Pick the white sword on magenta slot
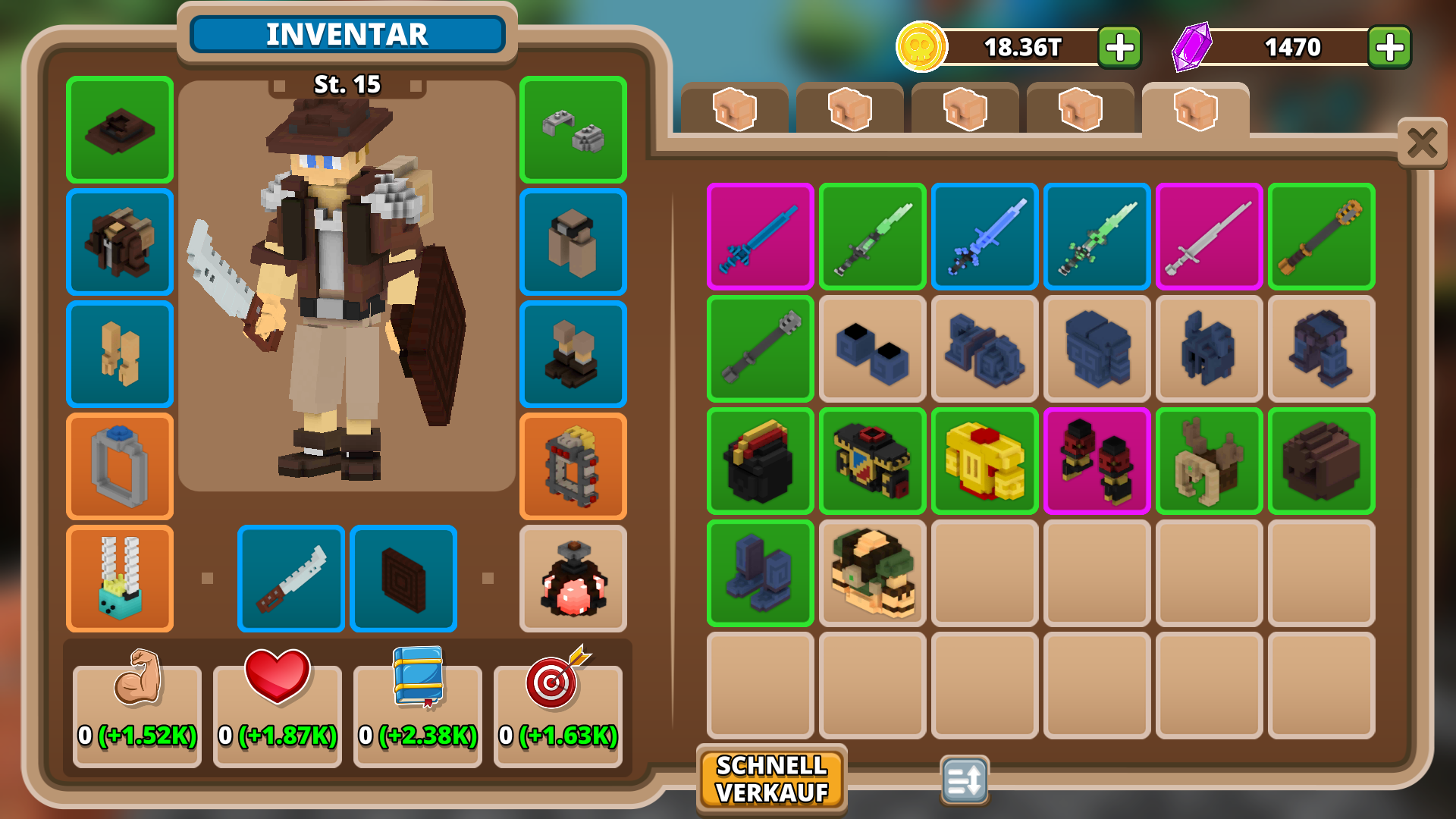Screen dimensions: 1456x819 pos(1209,237)
